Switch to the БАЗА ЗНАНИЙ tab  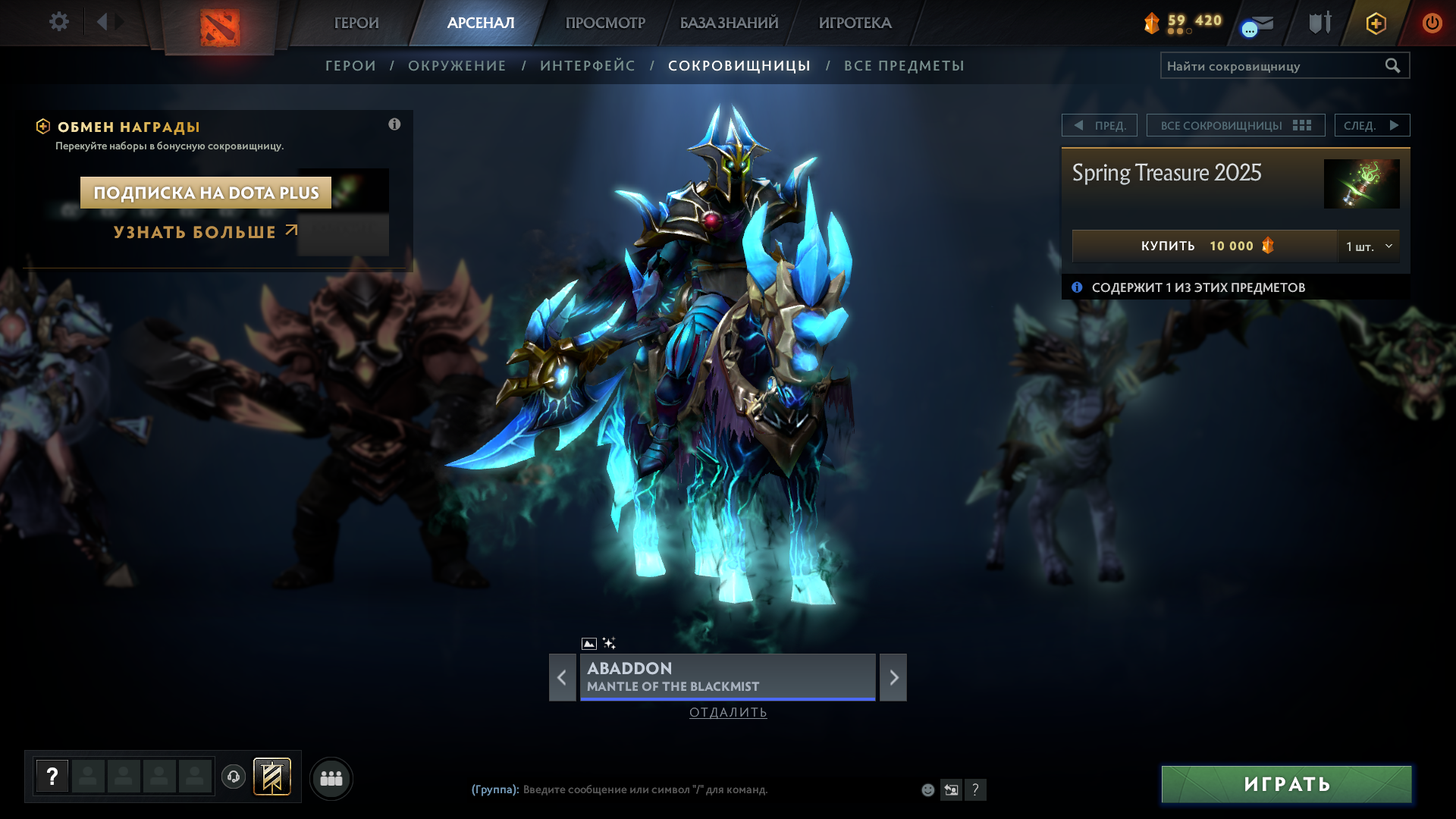729,23
